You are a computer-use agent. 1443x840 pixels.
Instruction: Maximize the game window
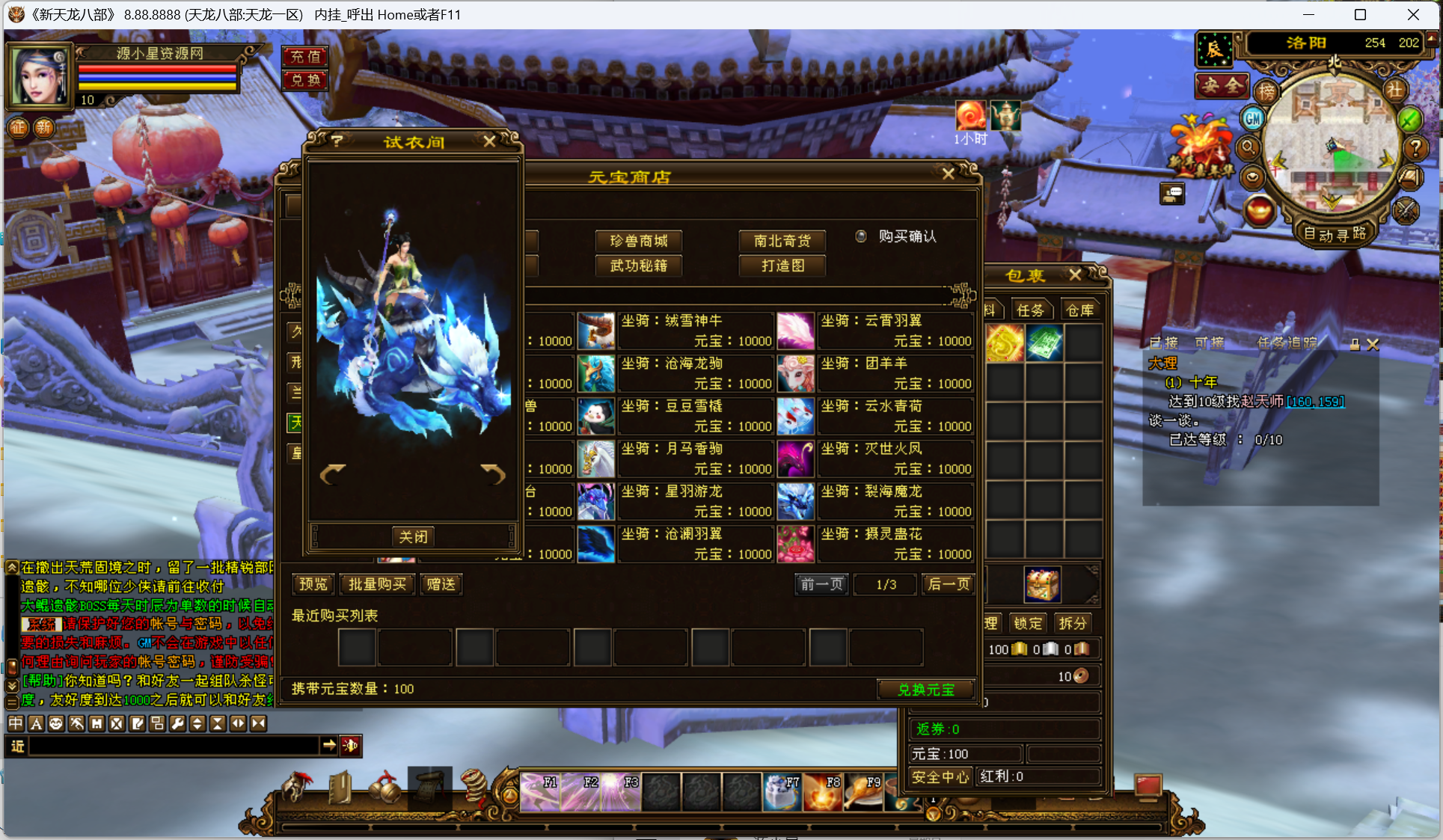(1360, 14)
